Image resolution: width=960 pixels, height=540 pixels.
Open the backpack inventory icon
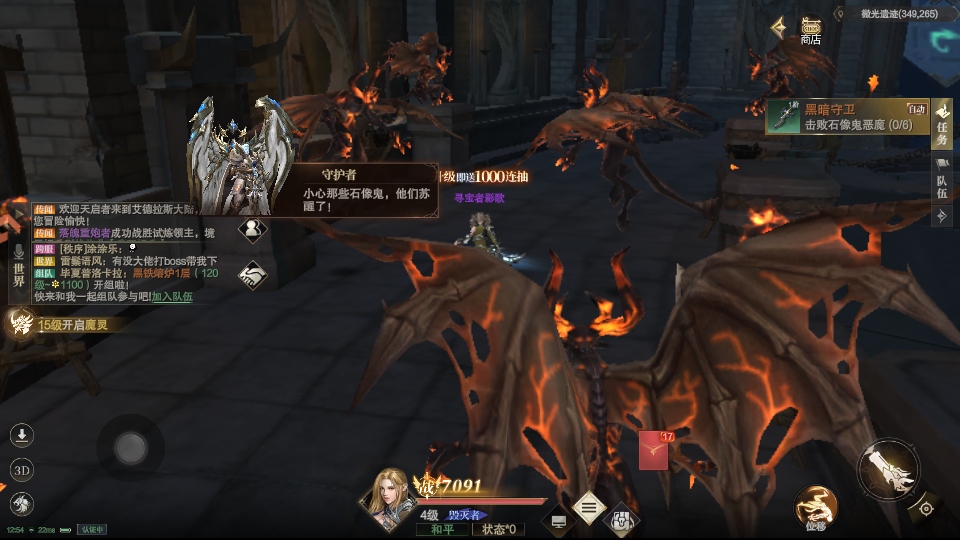point(622,518)
